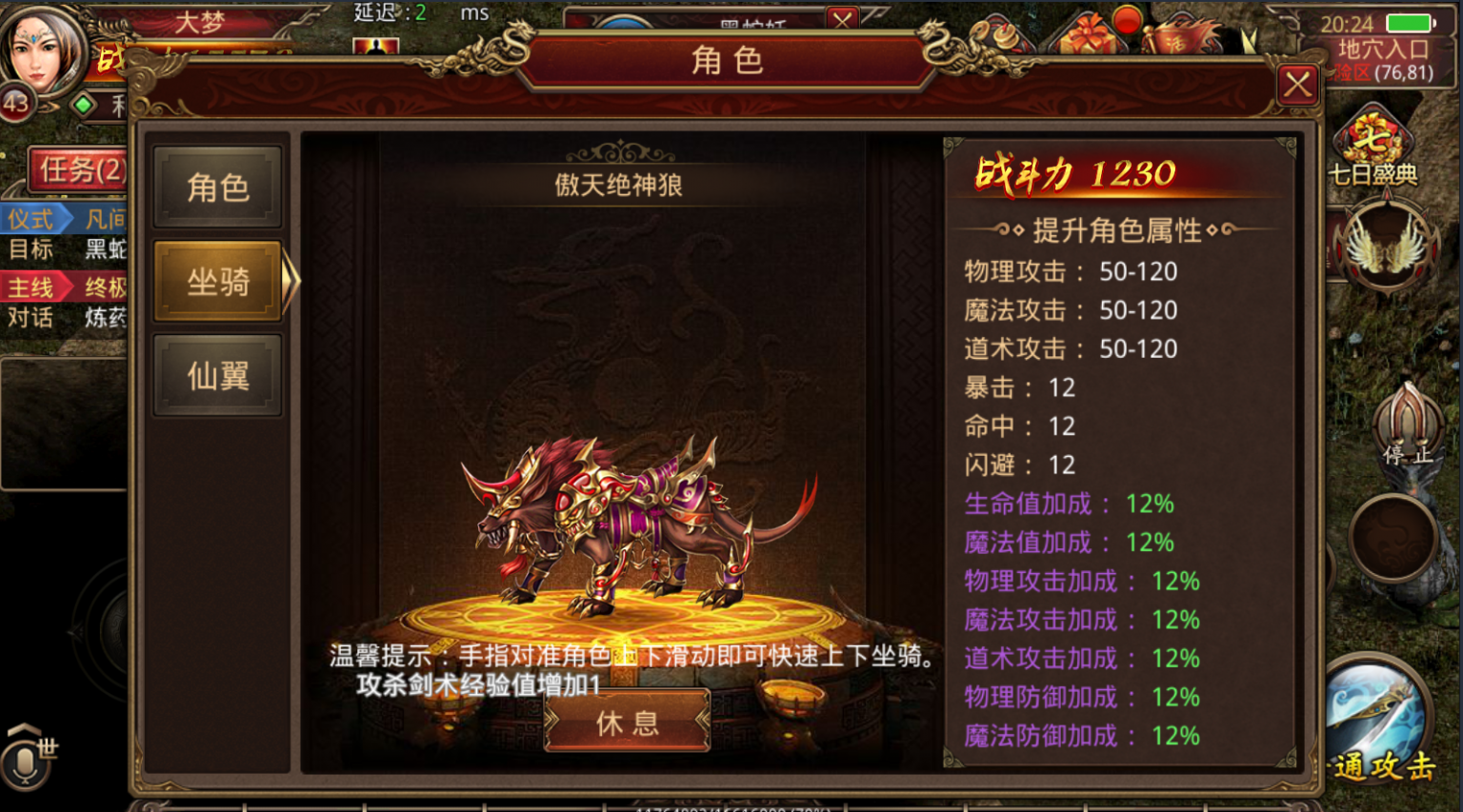
Task: Click the player avatar portrait
Action: pos(40,50)
